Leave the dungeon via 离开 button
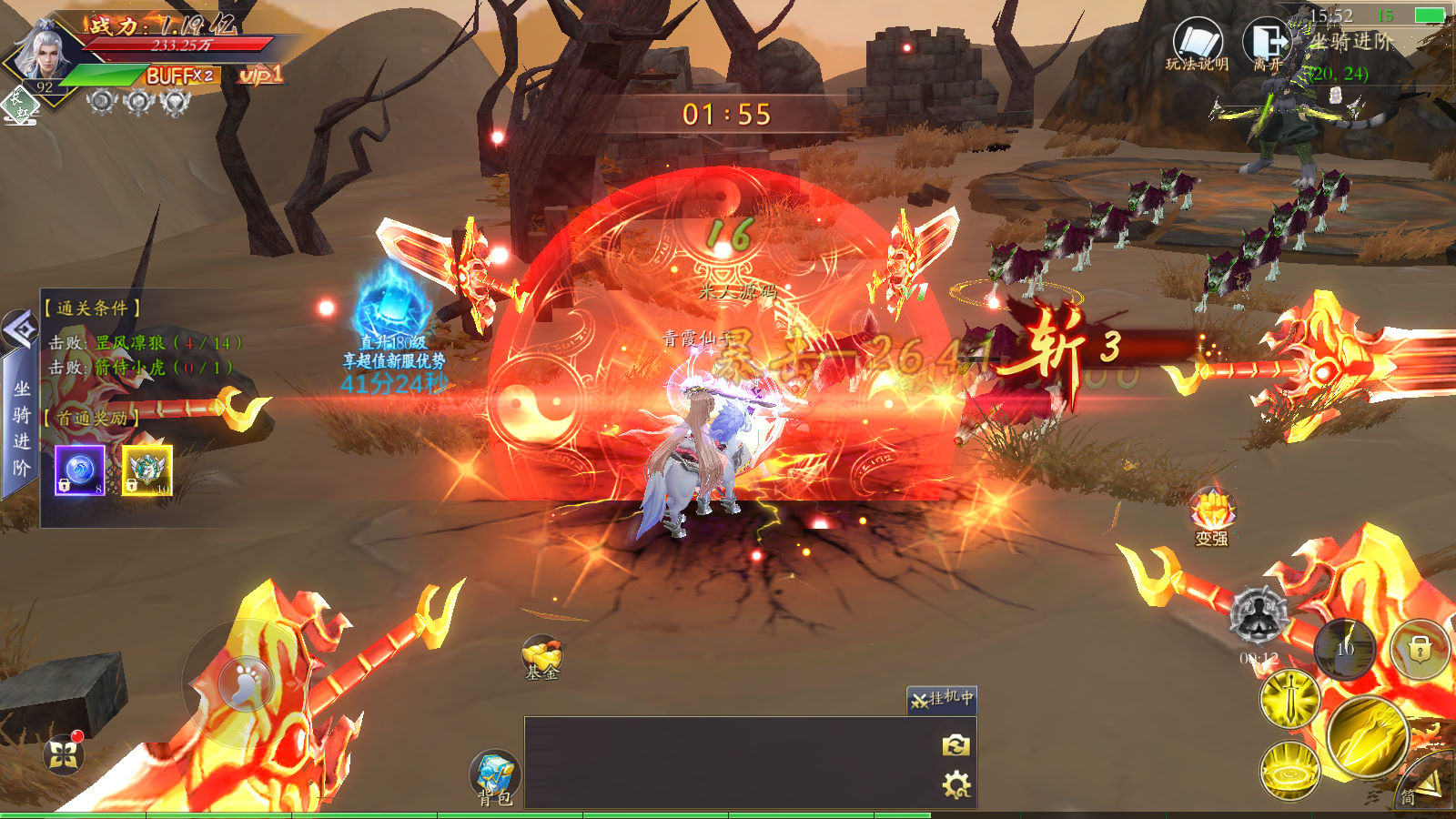This screenshot has height=819, width=1456. [x=1268, y=45]
